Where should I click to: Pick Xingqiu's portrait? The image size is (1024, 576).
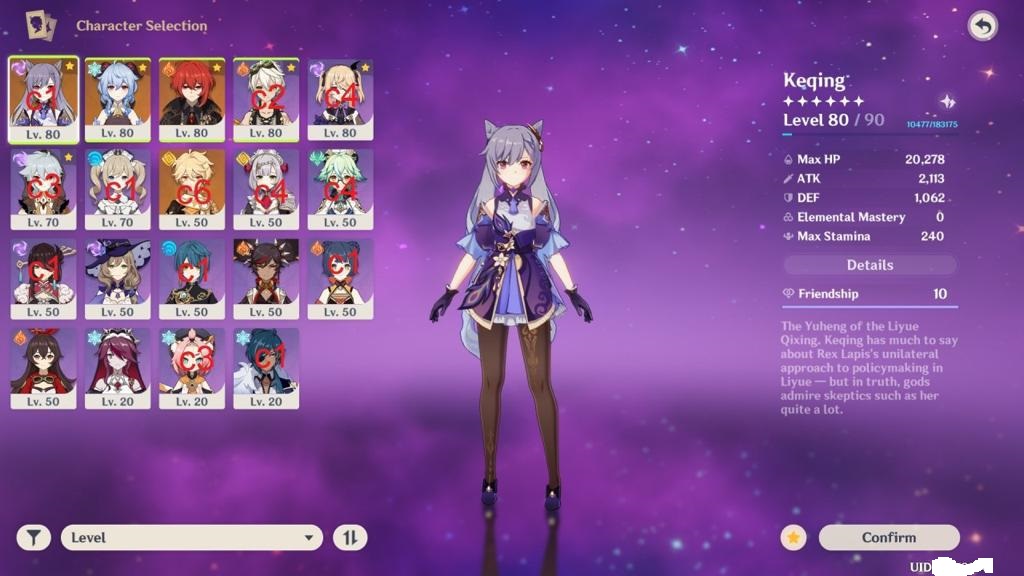click(x=192, y=277)
